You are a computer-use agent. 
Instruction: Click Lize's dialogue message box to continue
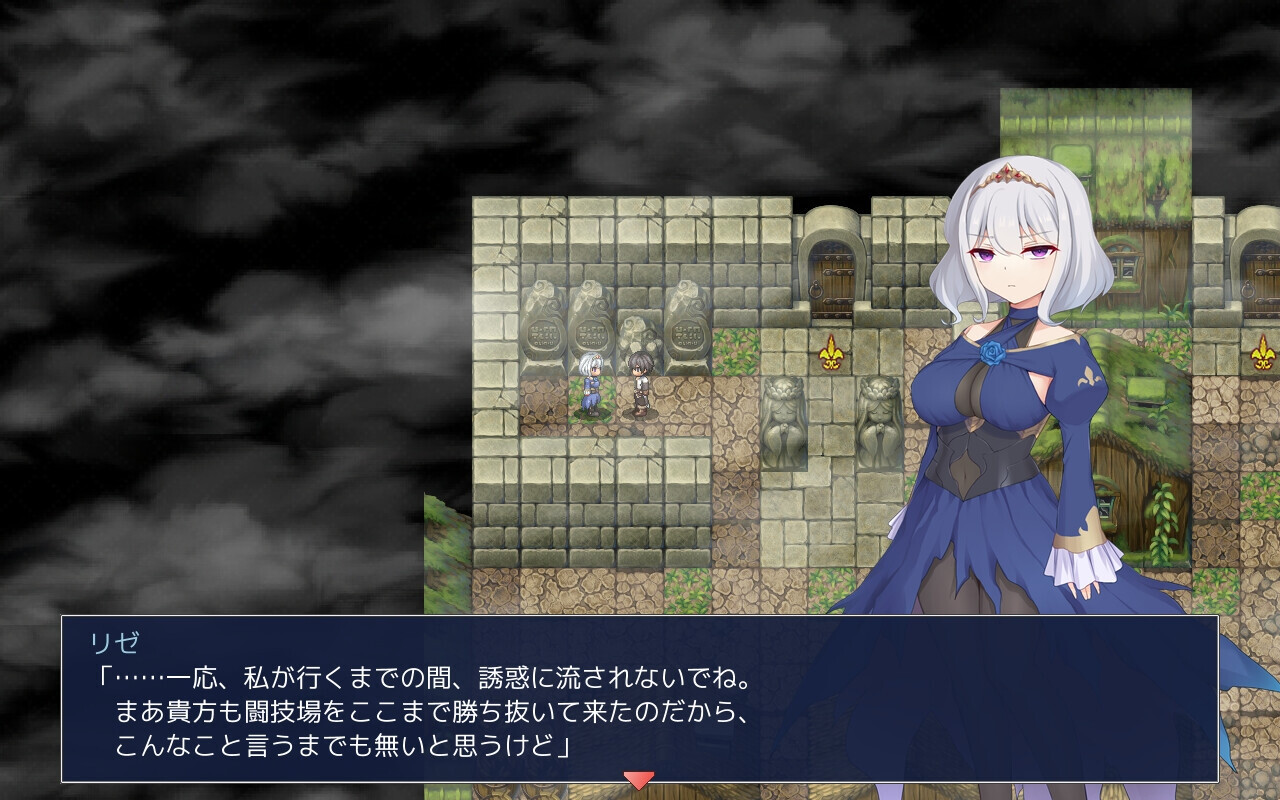639,698
